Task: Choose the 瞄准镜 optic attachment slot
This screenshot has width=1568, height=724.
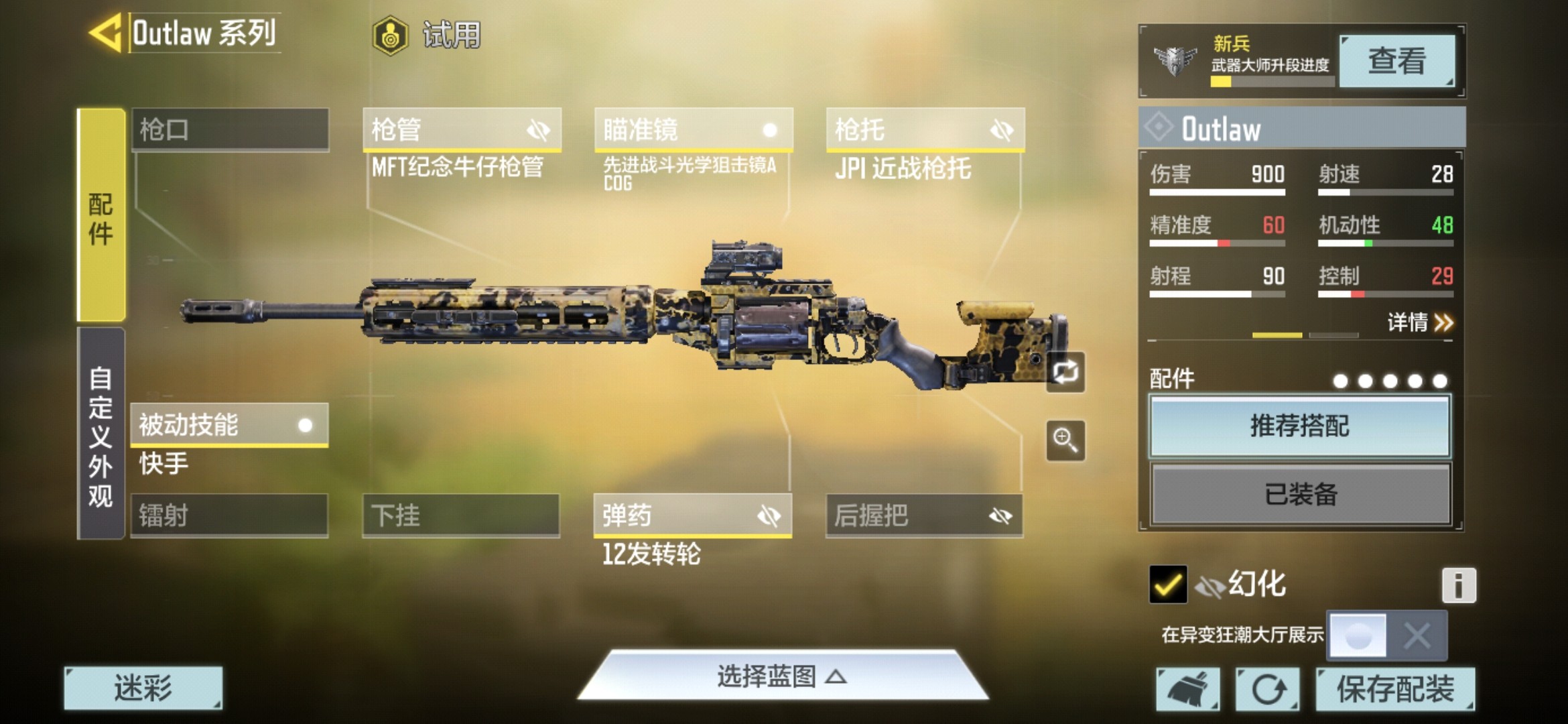Action: 694,129
